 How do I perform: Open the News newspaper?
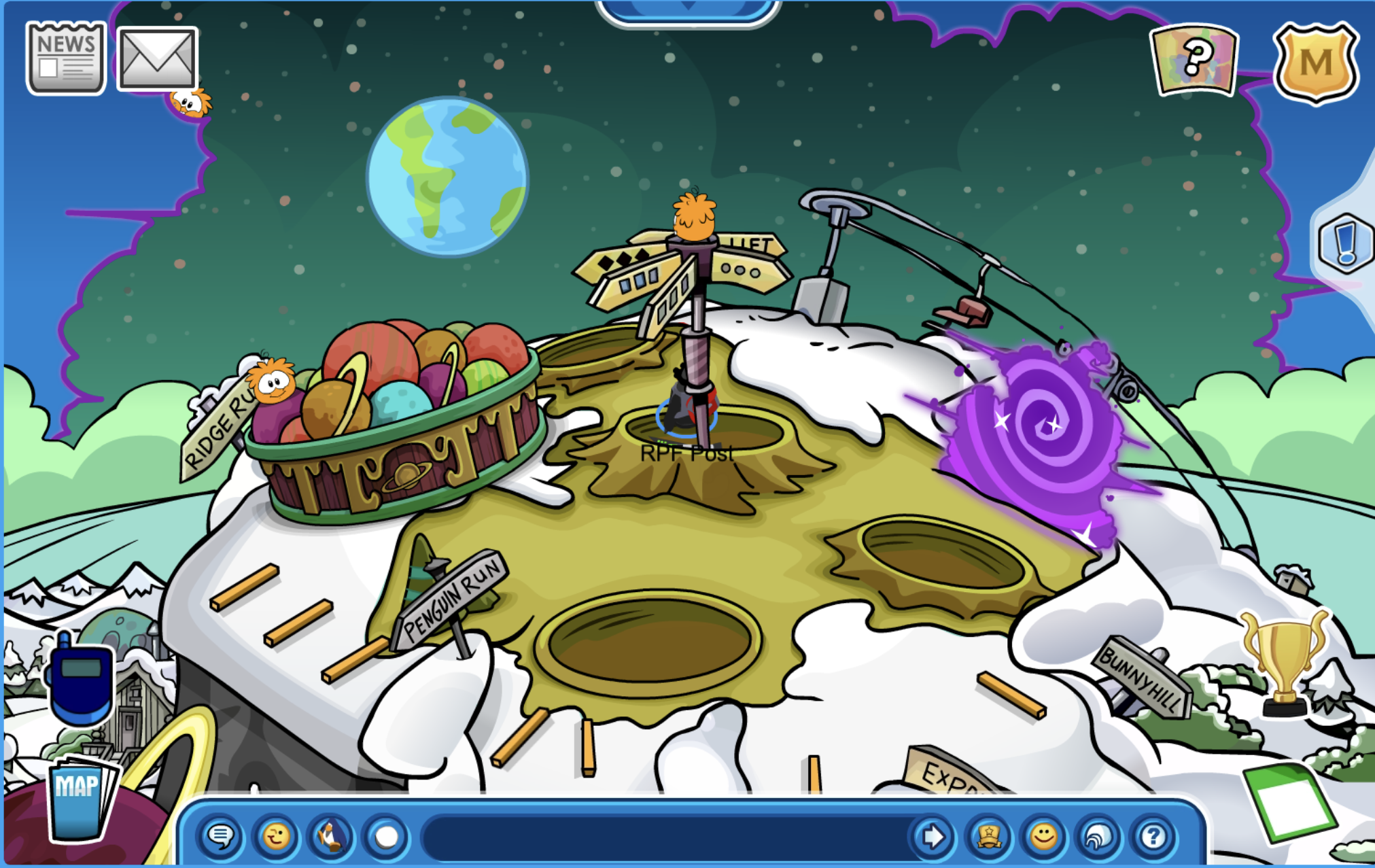[66, 58]
